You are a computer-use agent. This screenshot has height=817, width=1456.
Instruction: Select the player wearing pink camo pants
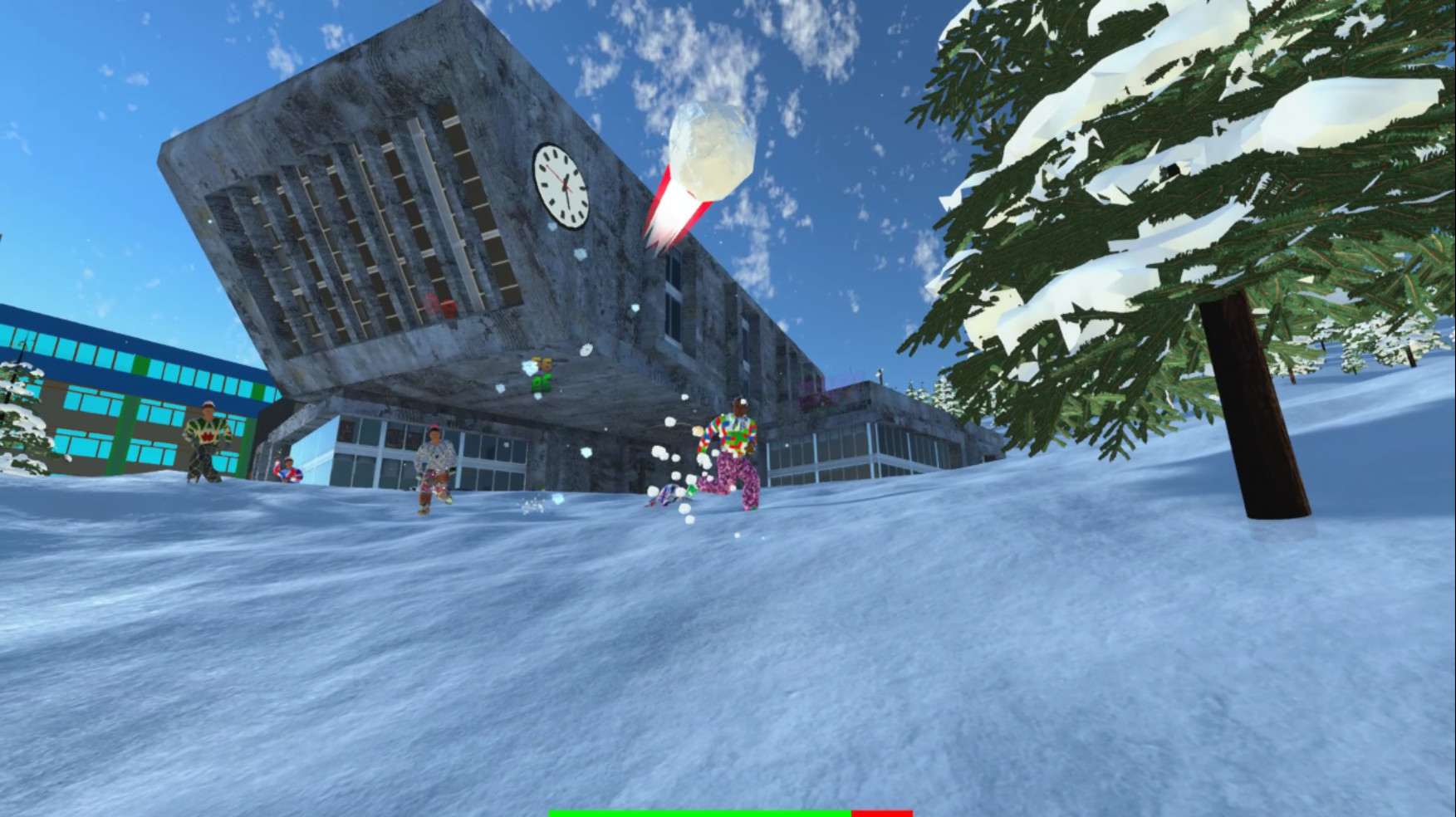(x=739, y=453)
